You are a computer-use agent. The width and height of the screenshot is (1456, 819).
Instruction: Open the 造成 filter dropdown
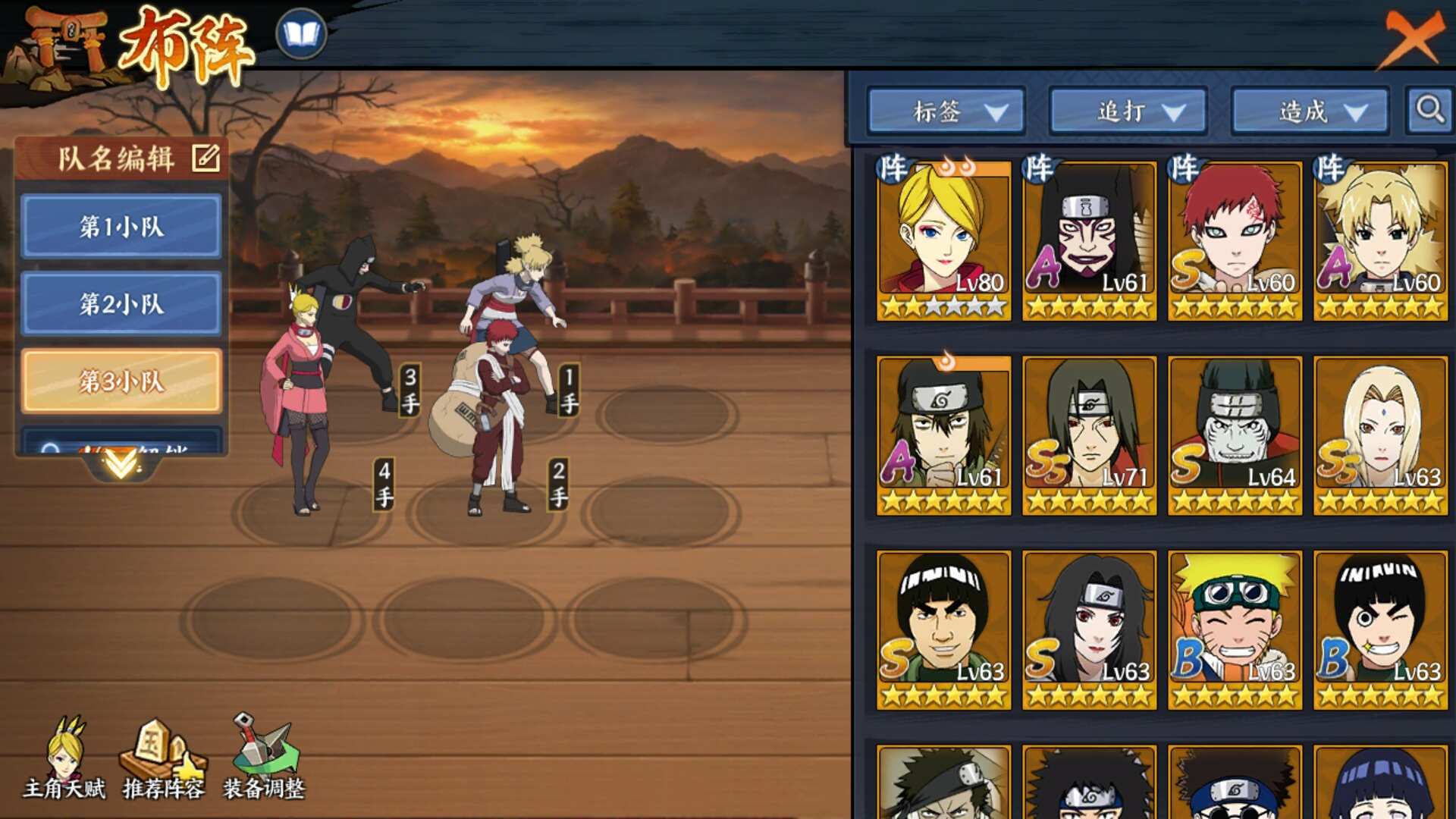click(x=1310, y=111)
